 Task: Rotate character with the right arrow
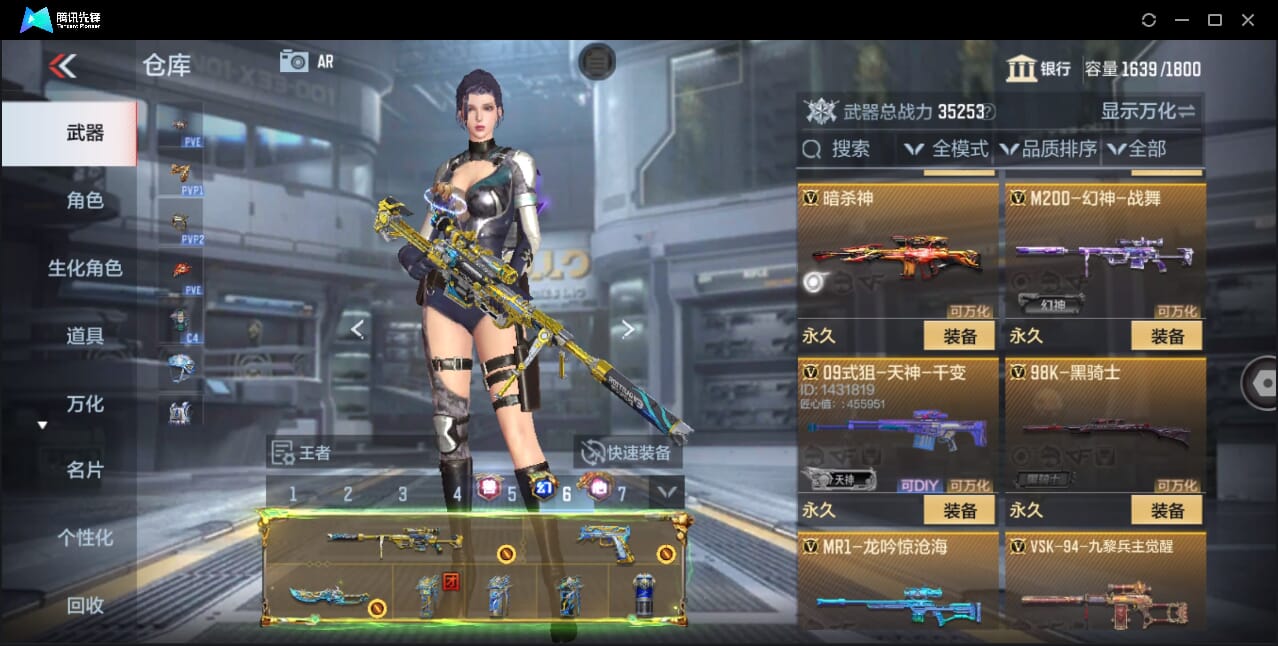coord(627,329)
